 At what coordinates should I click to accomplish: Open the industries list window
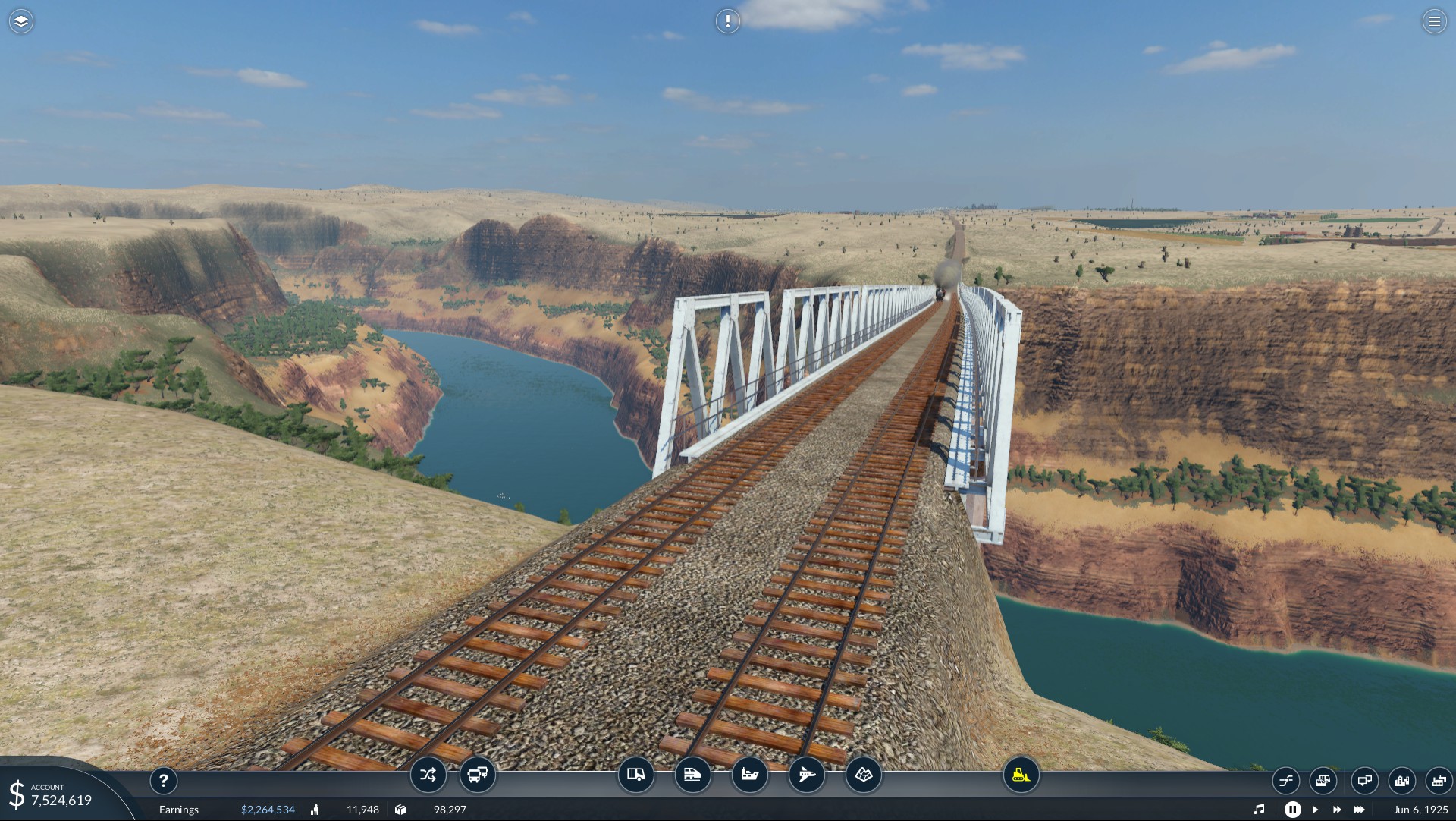[x=1438, y=780]
